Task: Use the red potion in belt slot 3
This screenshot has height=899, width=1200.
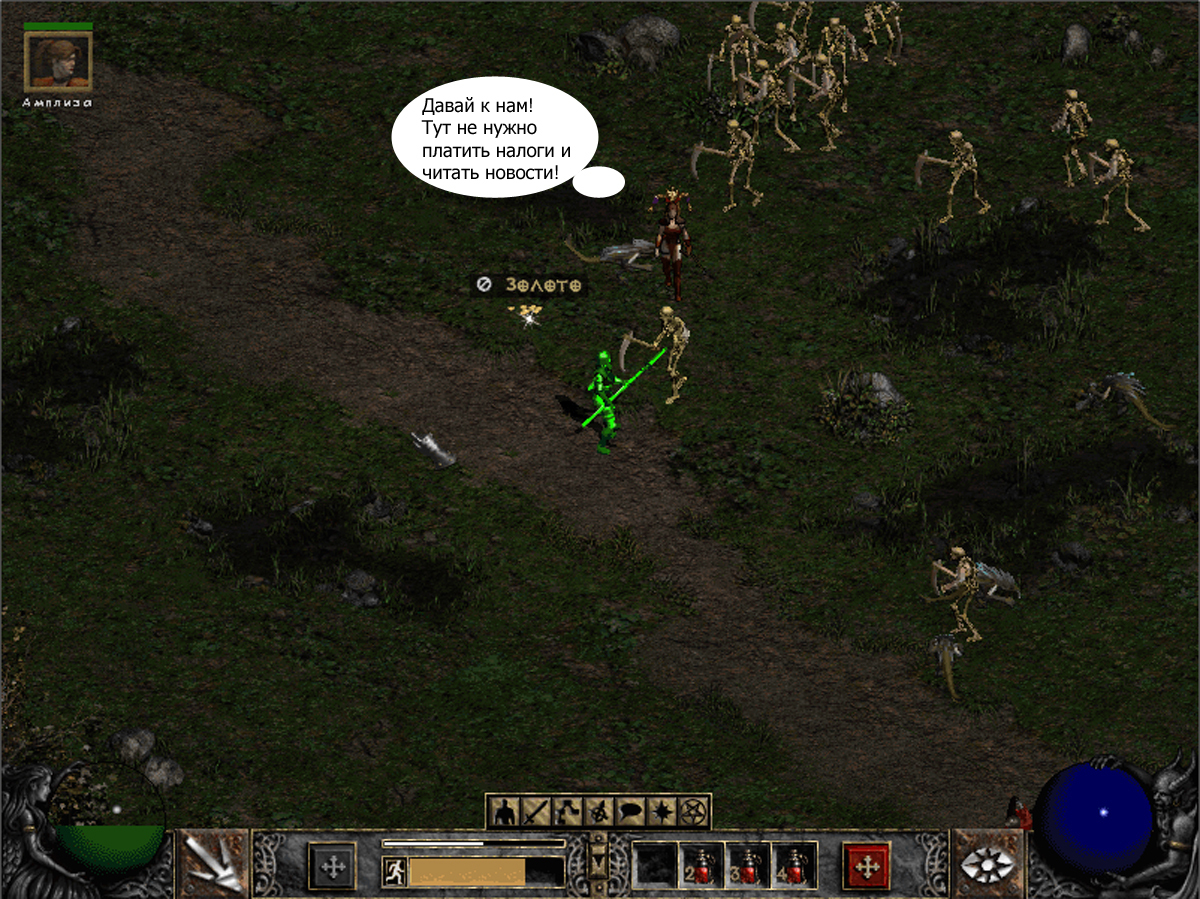Action: coord(748,865)
